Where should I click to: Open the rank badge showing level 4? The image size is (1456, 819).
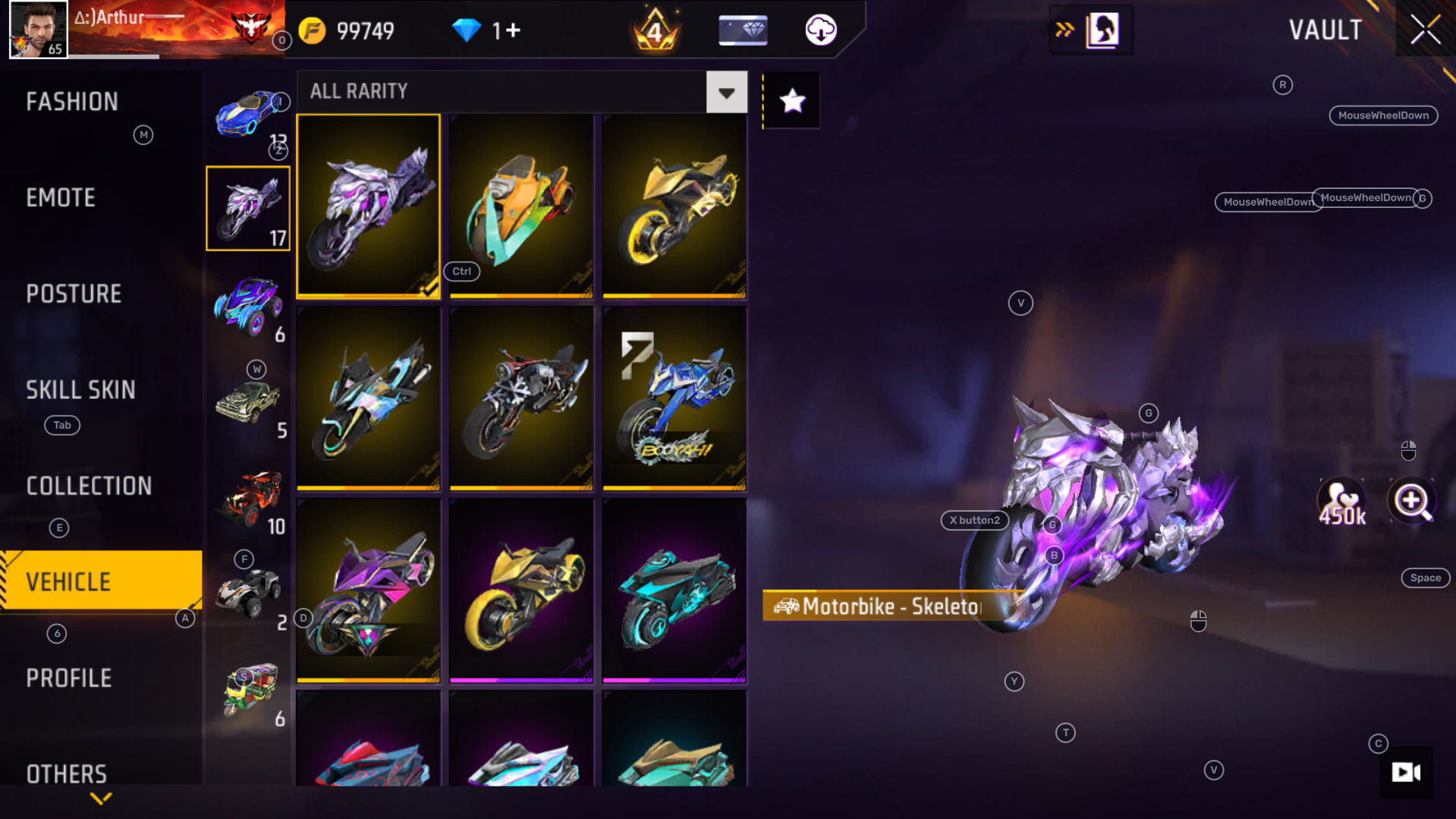pyautogui.click(x=653, y=30)
